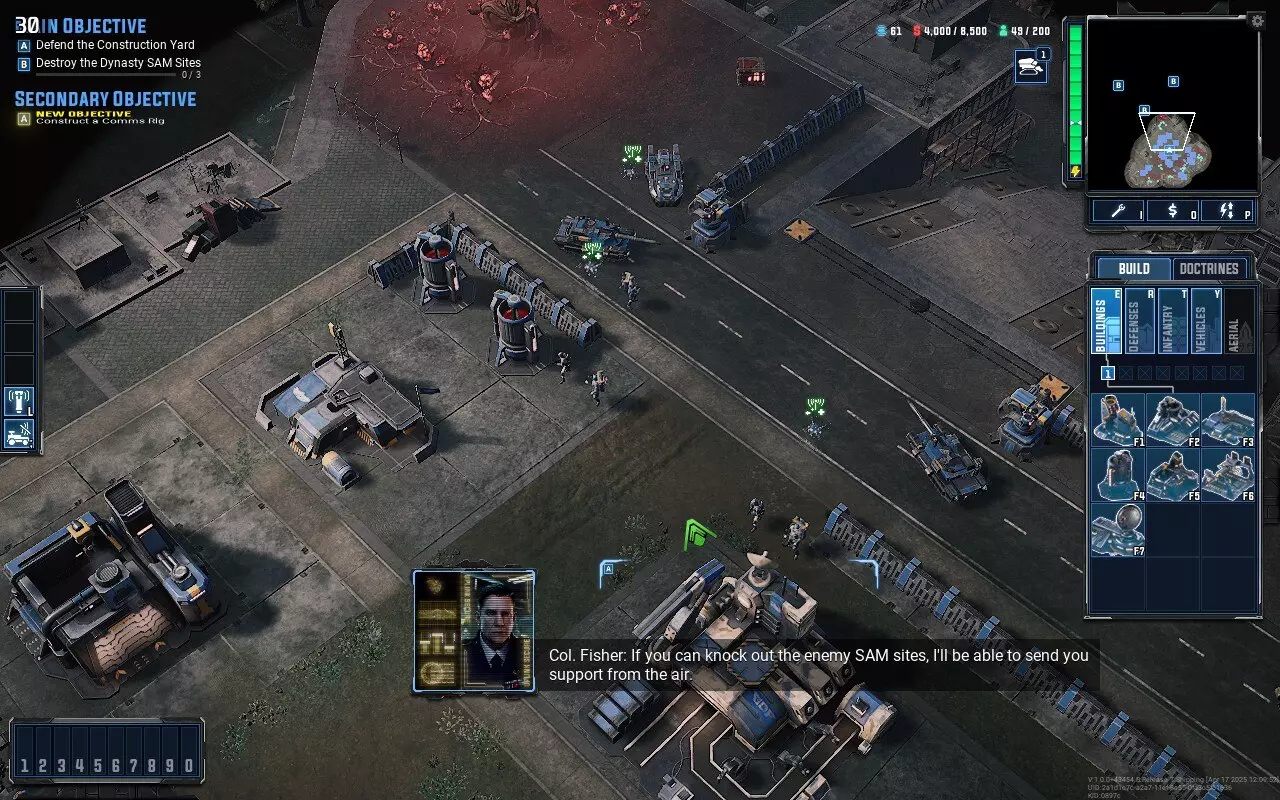This screenshot has height=800, width=1280.
Task: Select the Aerial build category
Action: click(x=1237, y=321)
